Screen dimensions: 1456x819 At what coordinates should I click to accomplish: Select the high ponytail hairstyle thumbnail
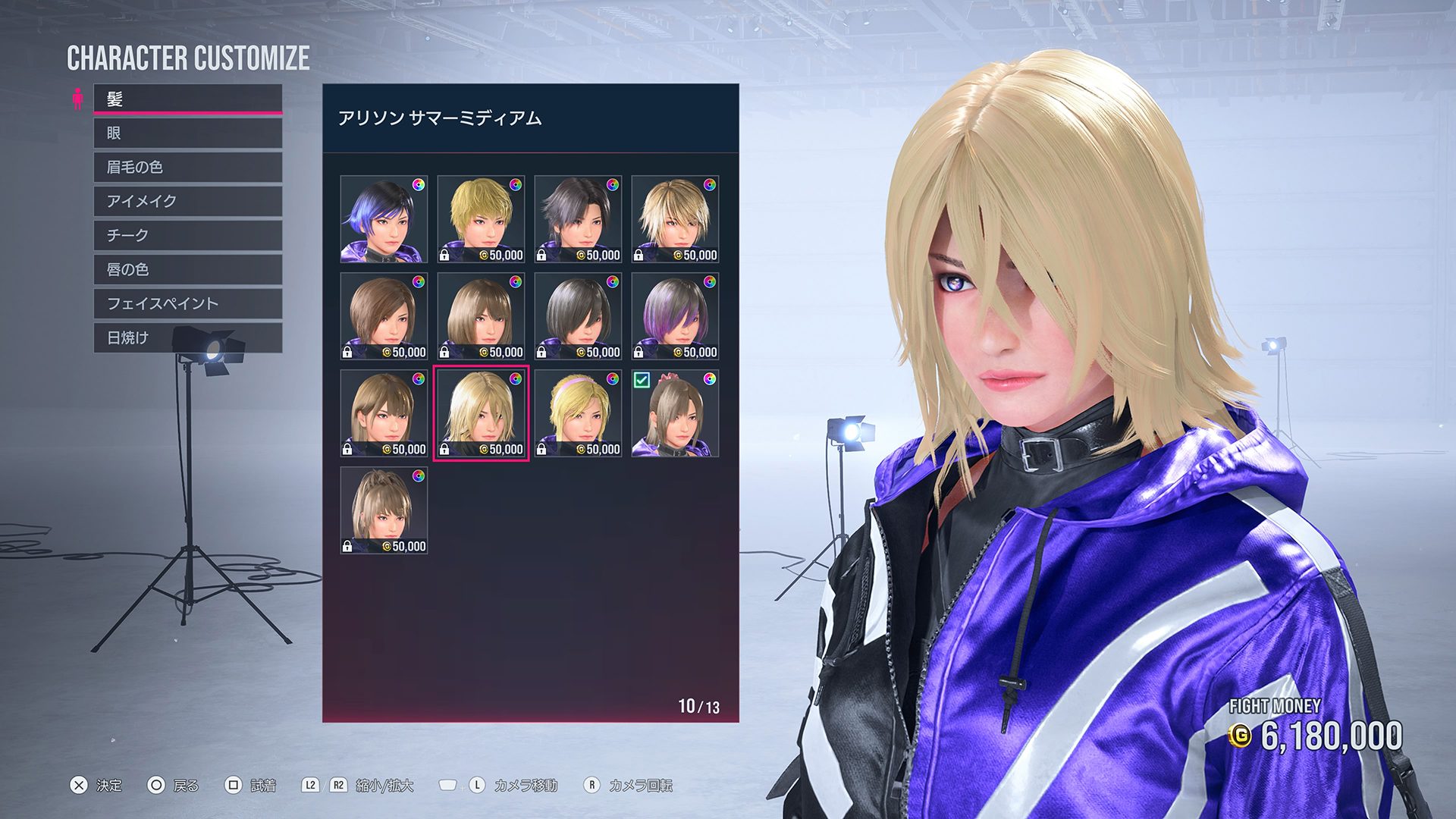click(384, 510)
